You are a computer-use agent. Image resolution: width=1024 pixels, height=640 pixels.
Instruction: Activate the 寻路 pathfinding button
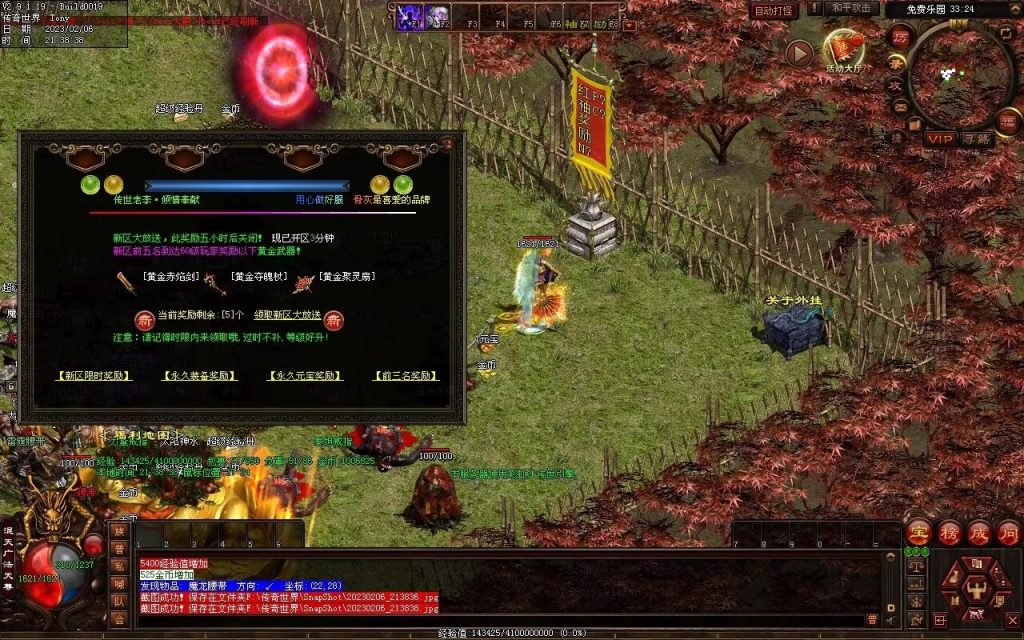pyautogui.click(x=976, y=138)
